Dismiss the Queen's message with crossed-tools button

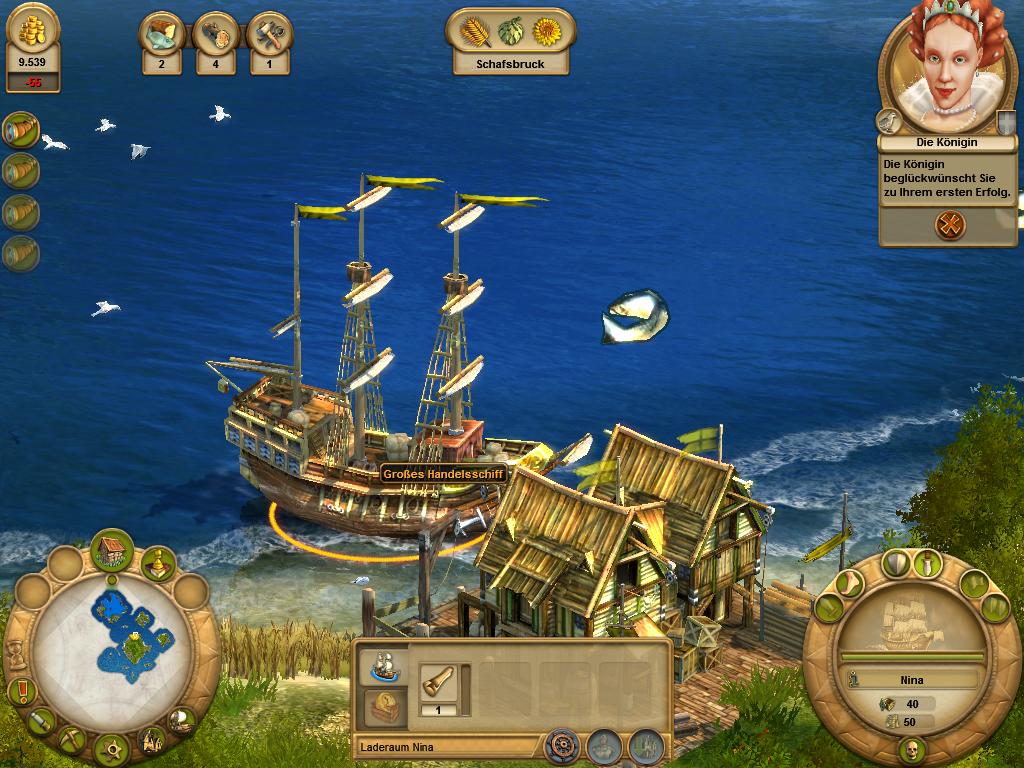pyautogui.click(x=949, y=225)
